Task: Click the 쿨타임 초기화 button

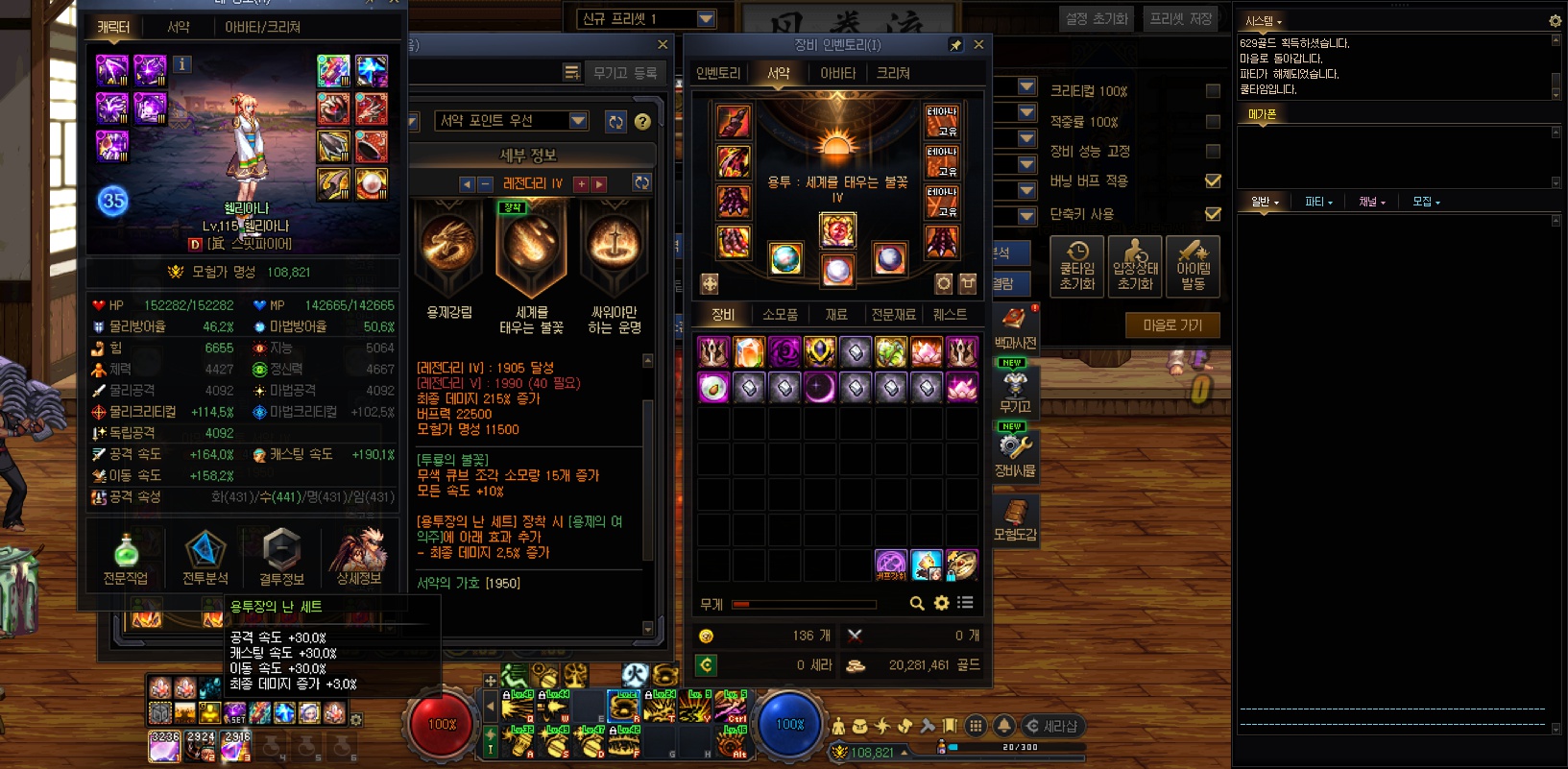Action: [x=1077, y=266]
